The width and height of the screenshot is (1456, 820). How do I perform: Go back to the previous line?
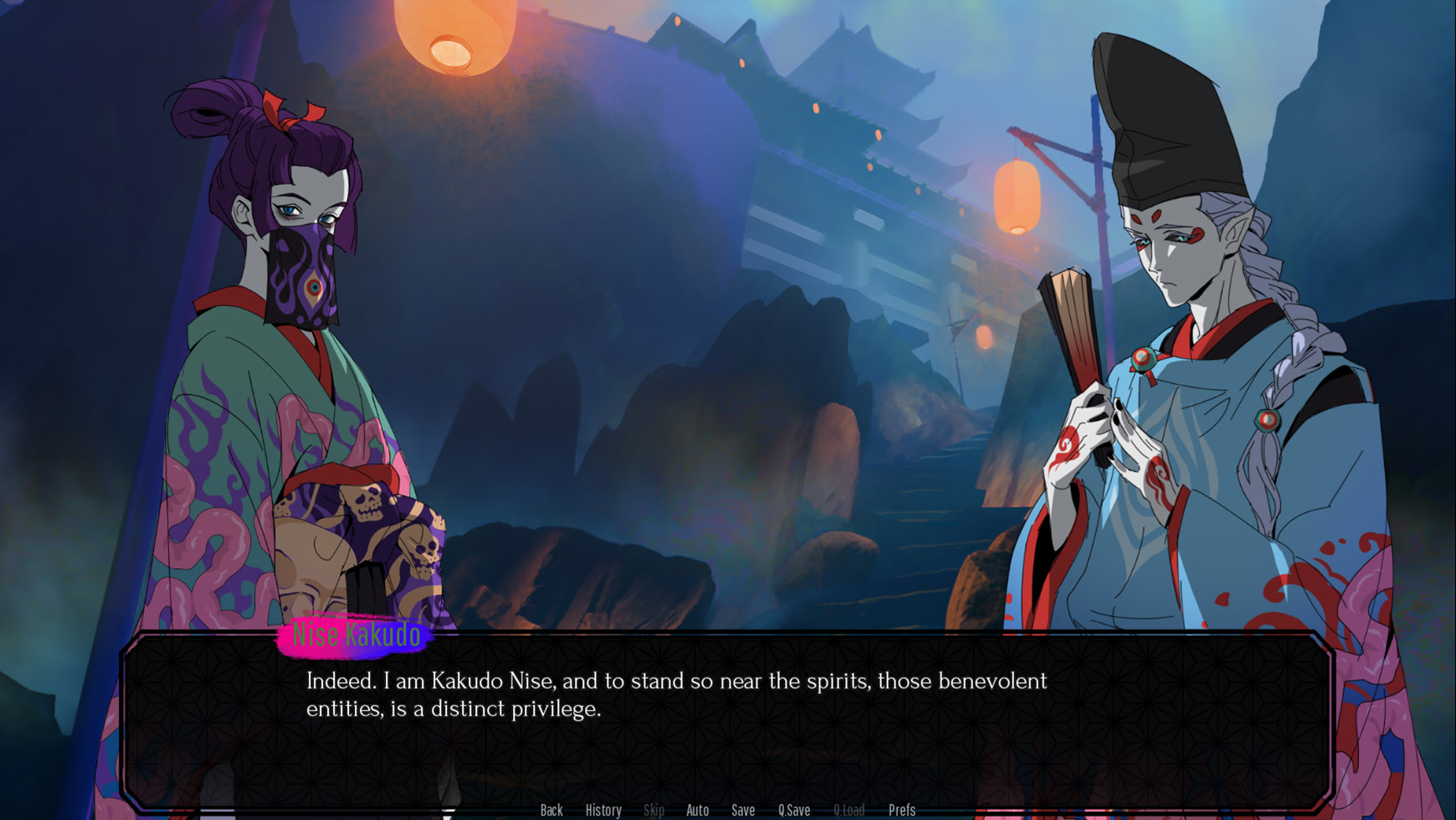coord(551,810)
